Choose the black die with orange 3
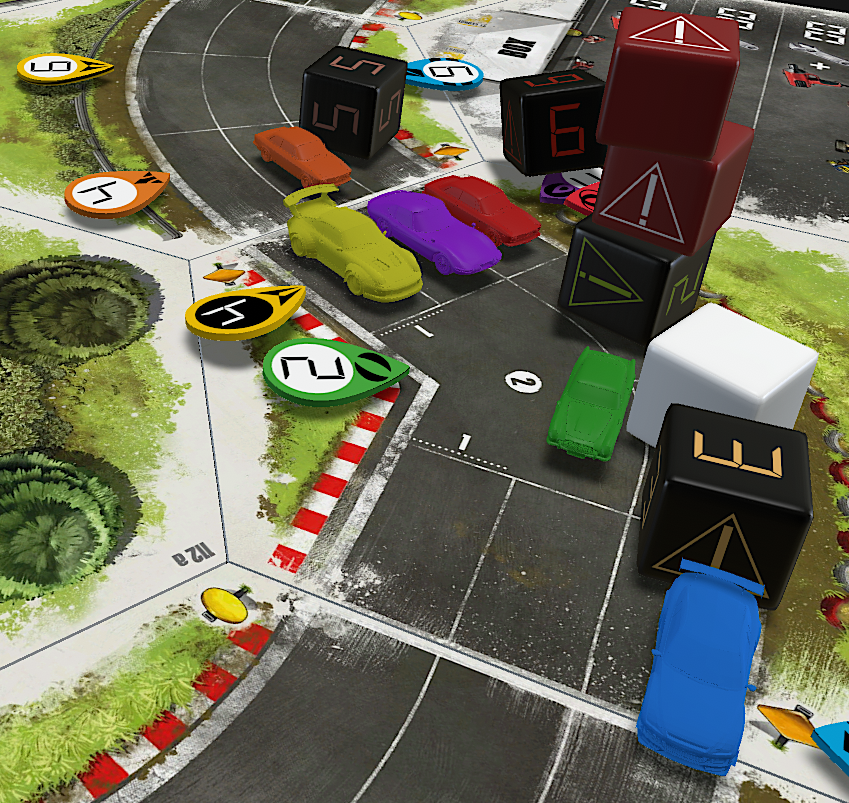 pyautogui.click(x=727, y=496)
